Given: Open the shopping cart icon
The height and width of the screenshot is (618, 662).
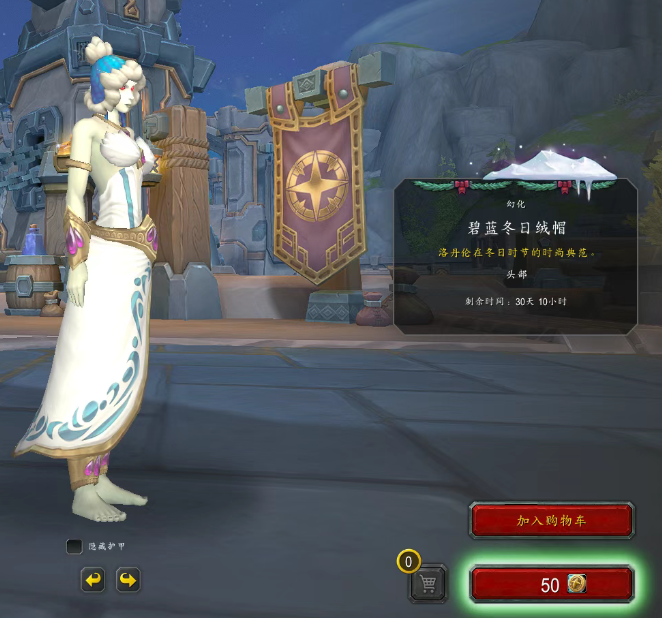Looking at the screenshot, I should 428,583.
